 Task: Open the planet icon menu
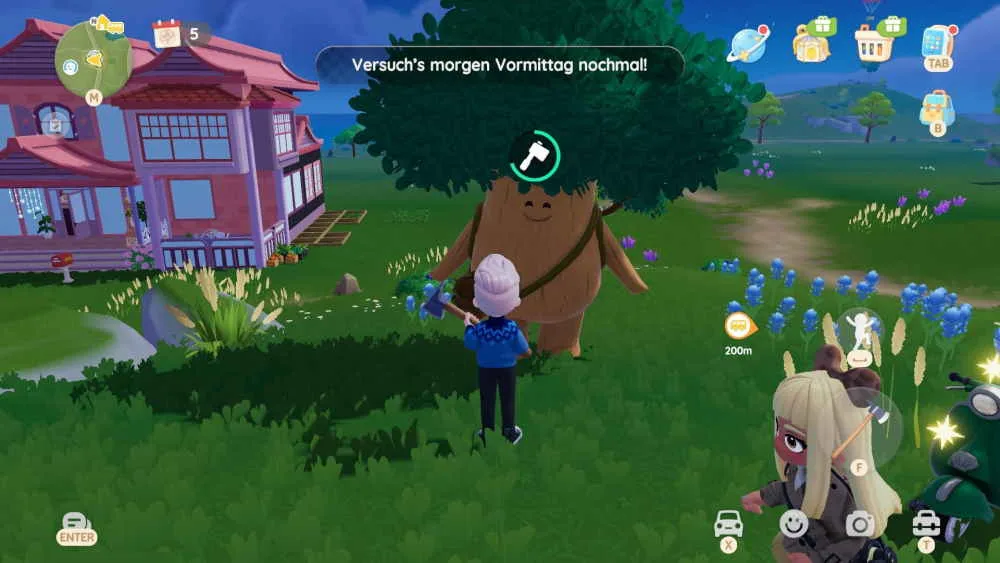[748, 43]
